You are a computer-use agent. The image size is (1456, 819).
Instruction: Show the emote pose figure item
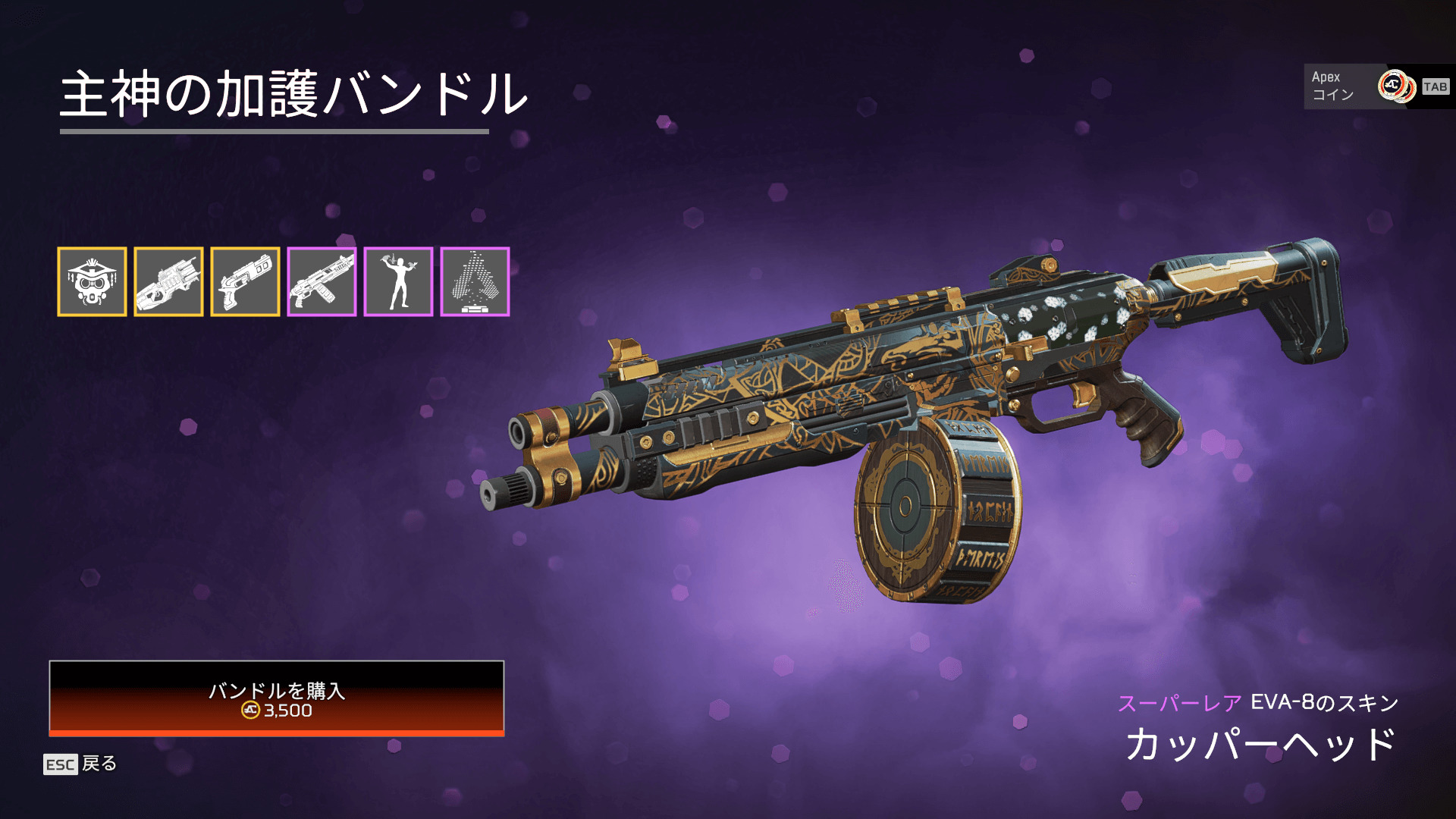[x=398, y=281]
